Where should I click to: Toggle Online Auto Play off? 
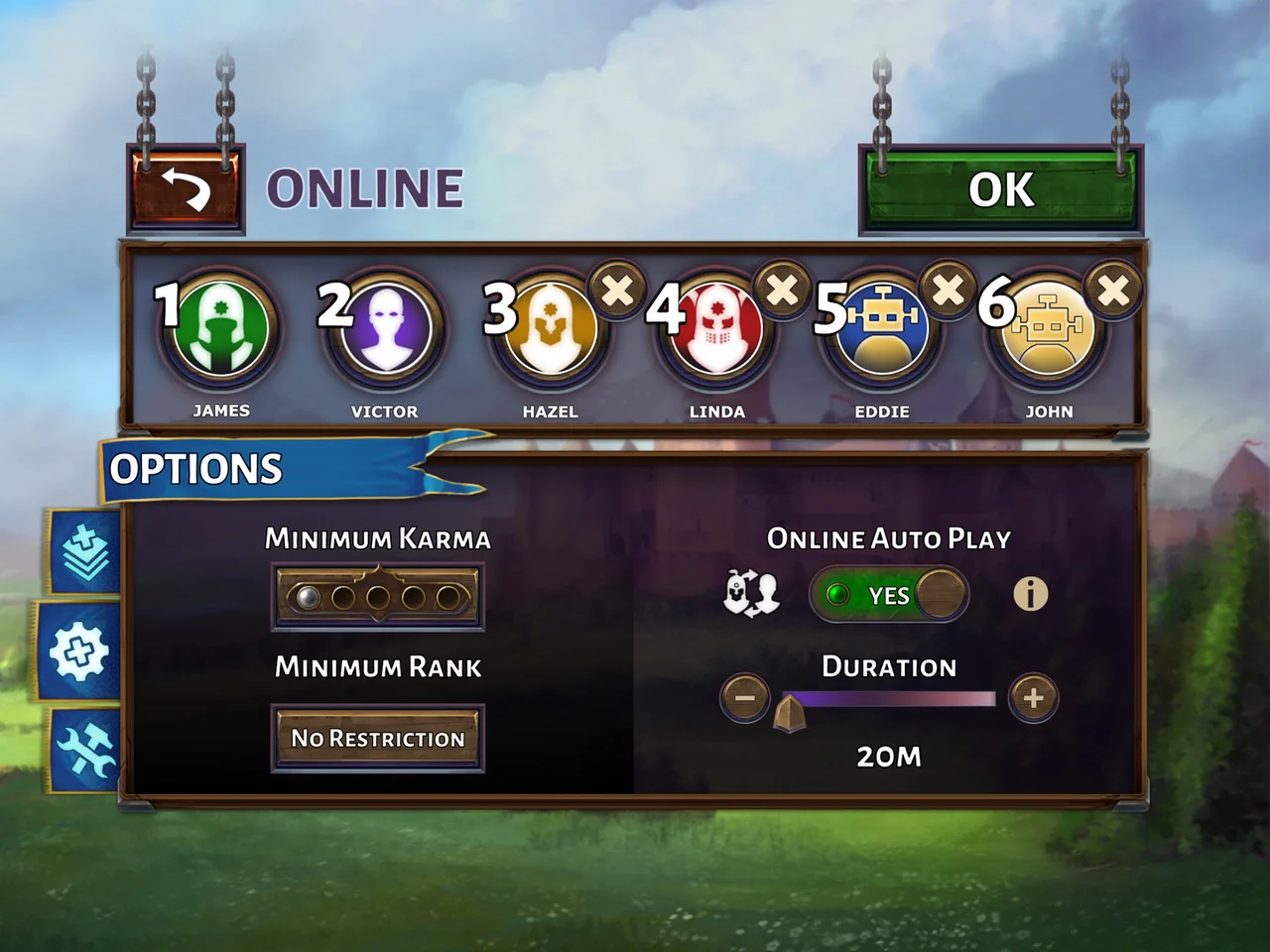point(886,595)
